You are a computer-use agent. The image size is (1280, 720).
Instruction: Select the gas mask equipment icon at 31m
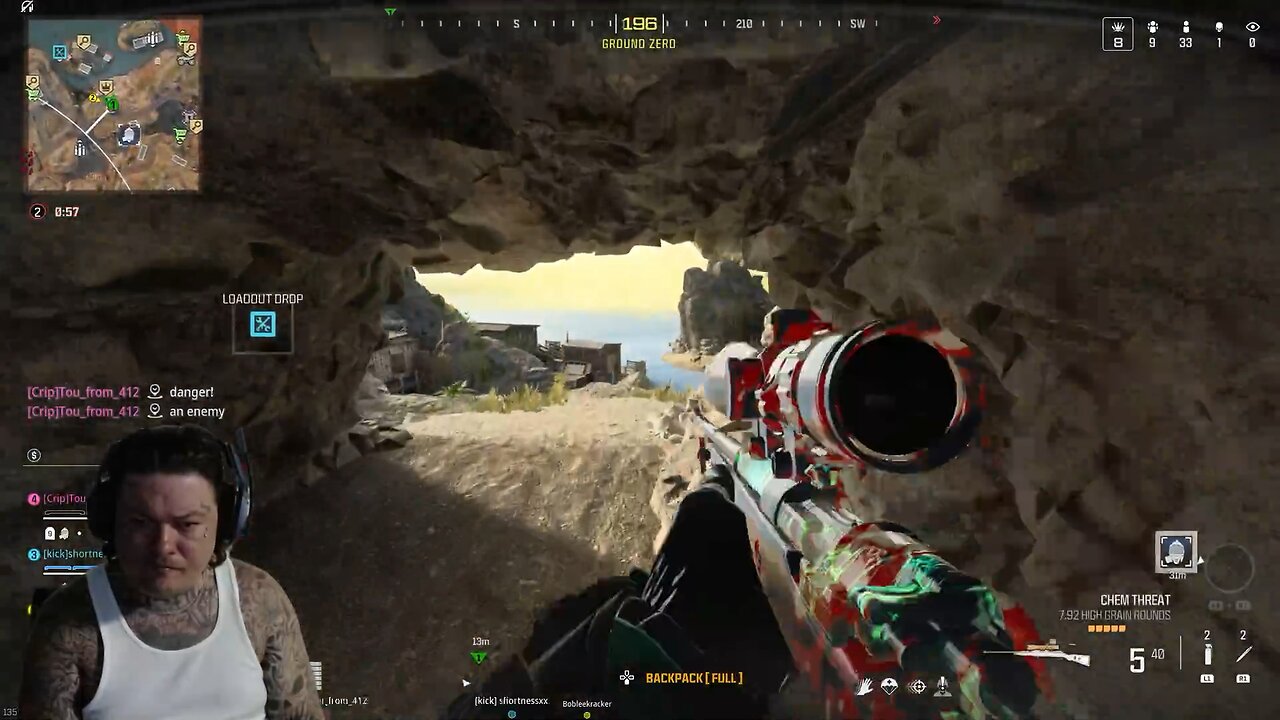click(1176, 548)
